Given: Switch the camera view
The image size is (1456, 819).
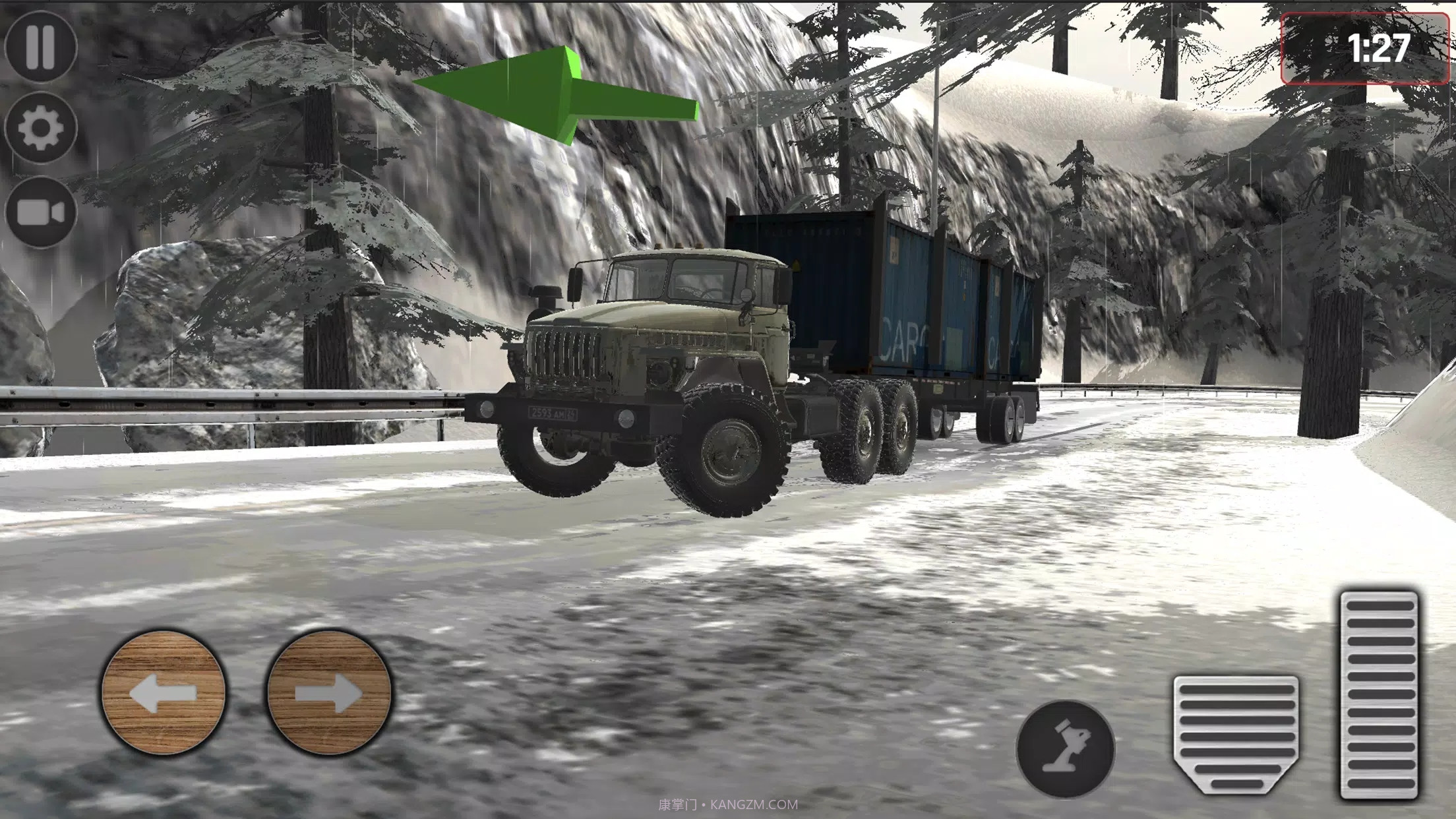Looking at the screenshot, I should click(x=40, y=212).
